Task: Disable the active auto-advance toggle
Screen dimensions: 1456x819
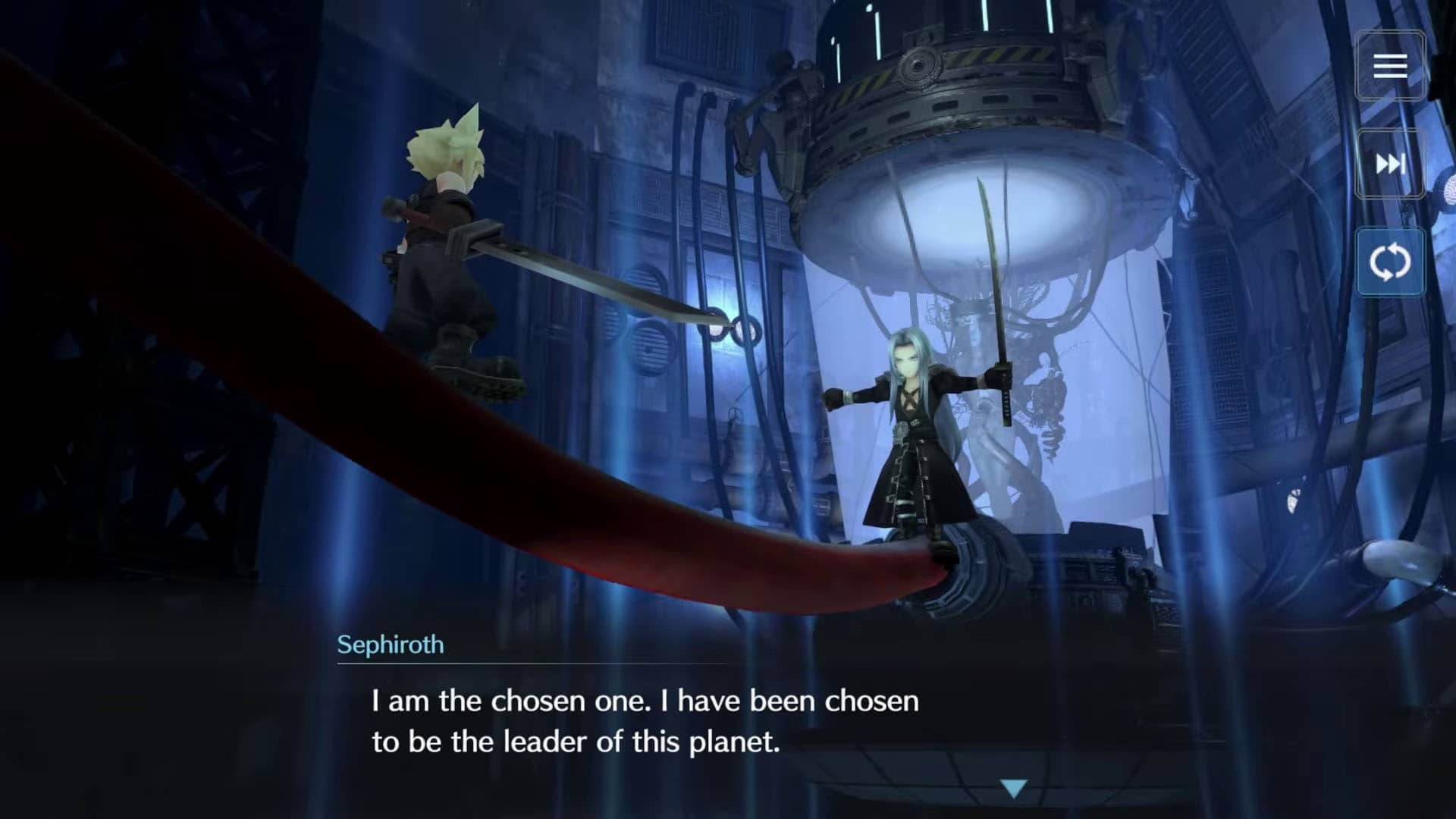Action: click(1390, 259)
